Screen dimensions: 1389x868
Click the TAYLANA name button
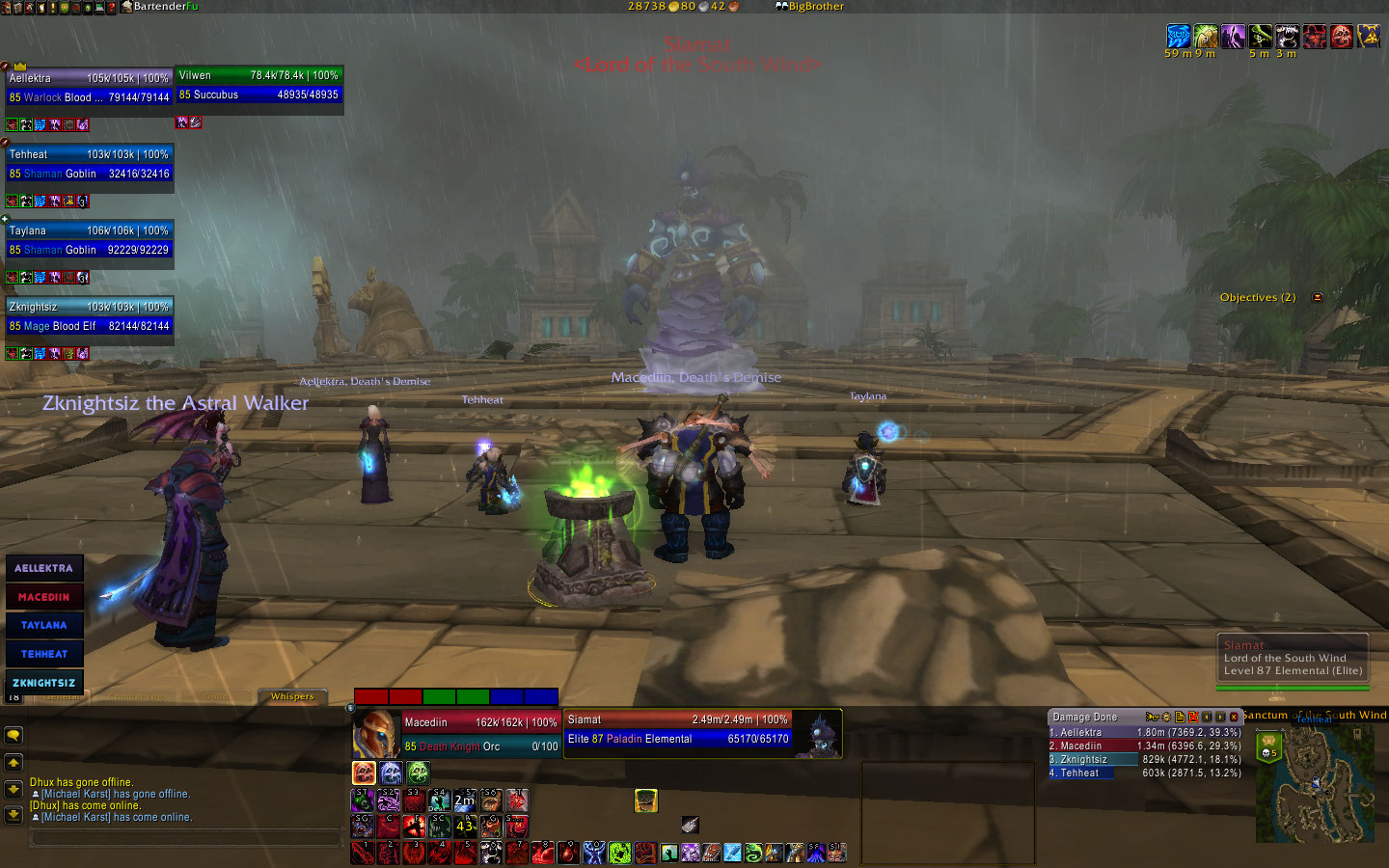pyautogui.click(x=44, y=625)
